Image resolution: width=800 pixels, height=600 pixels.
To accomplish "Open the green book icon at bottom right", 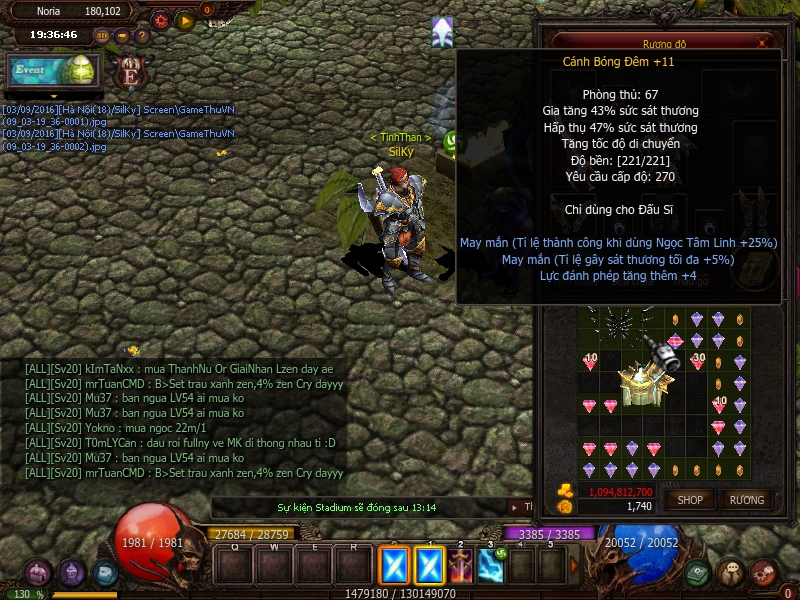I will pos(698,573).
